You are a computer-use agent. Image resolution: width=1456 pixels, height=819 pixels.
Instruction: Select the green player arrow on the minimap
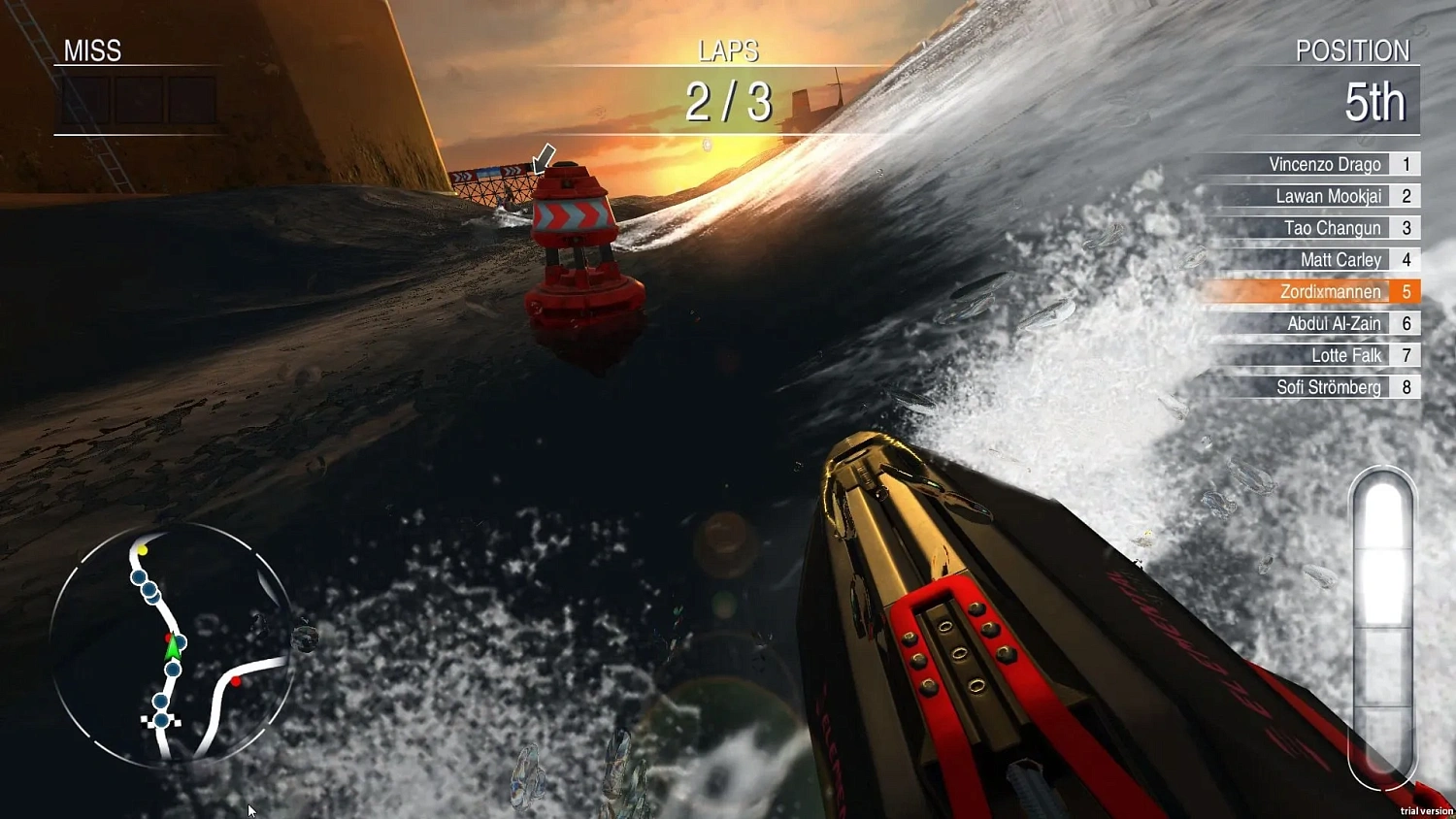tap(173, 646)
